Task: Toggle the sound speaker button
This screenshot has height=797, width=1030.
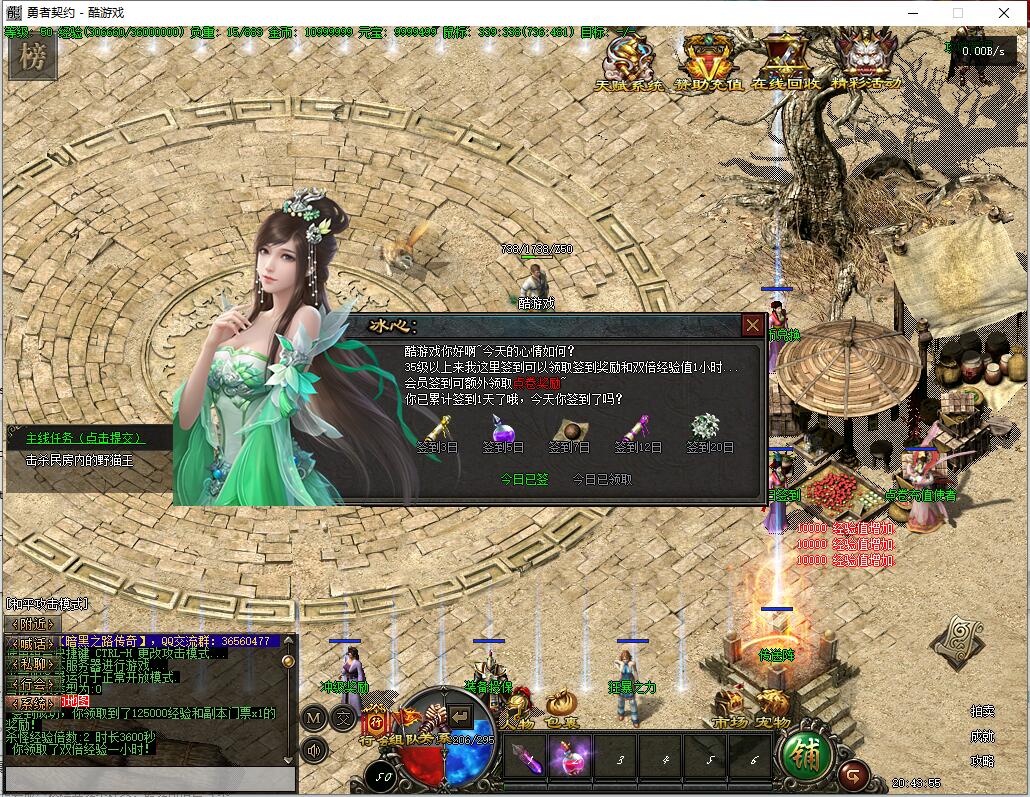Action: [314, 750]
